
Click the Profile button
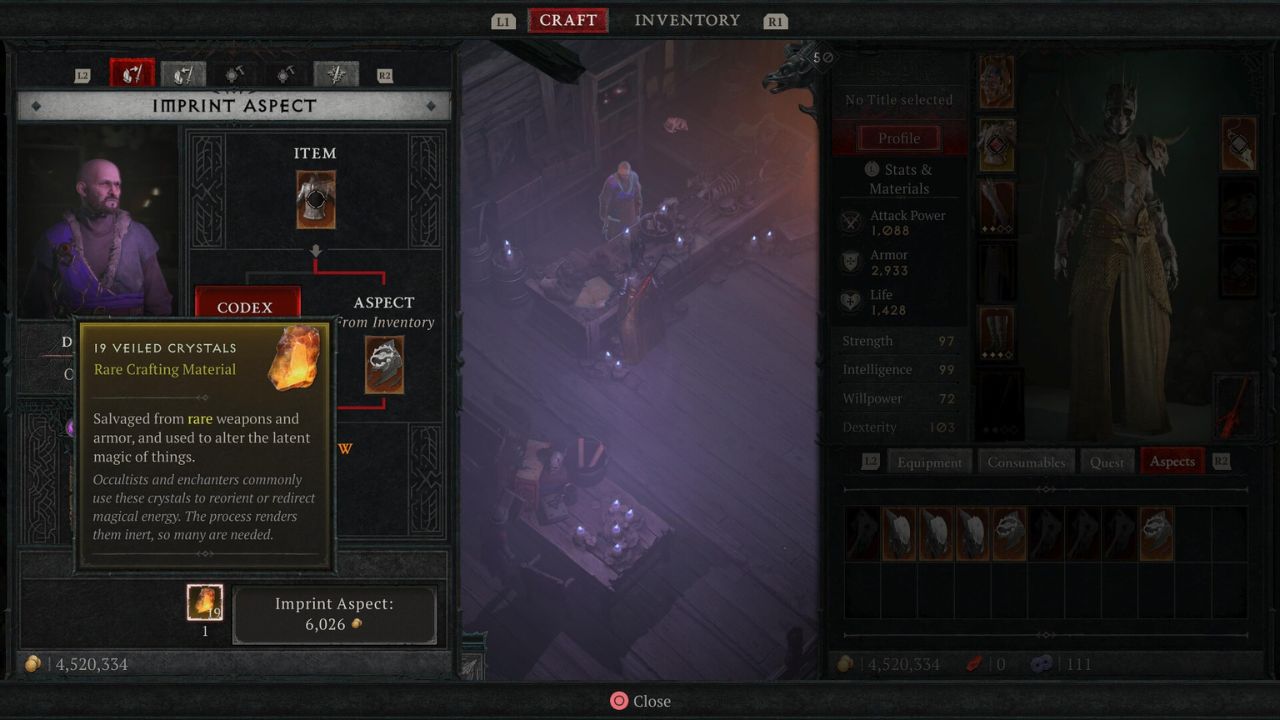[899, 138]
